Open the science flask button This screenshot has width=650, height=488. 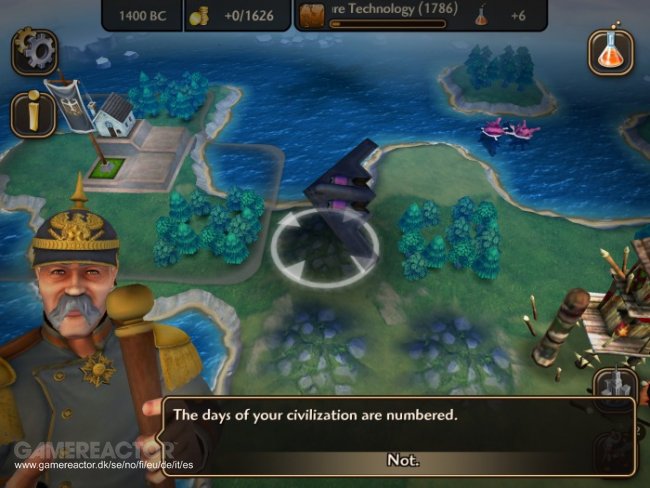click(x=610, y=52)
